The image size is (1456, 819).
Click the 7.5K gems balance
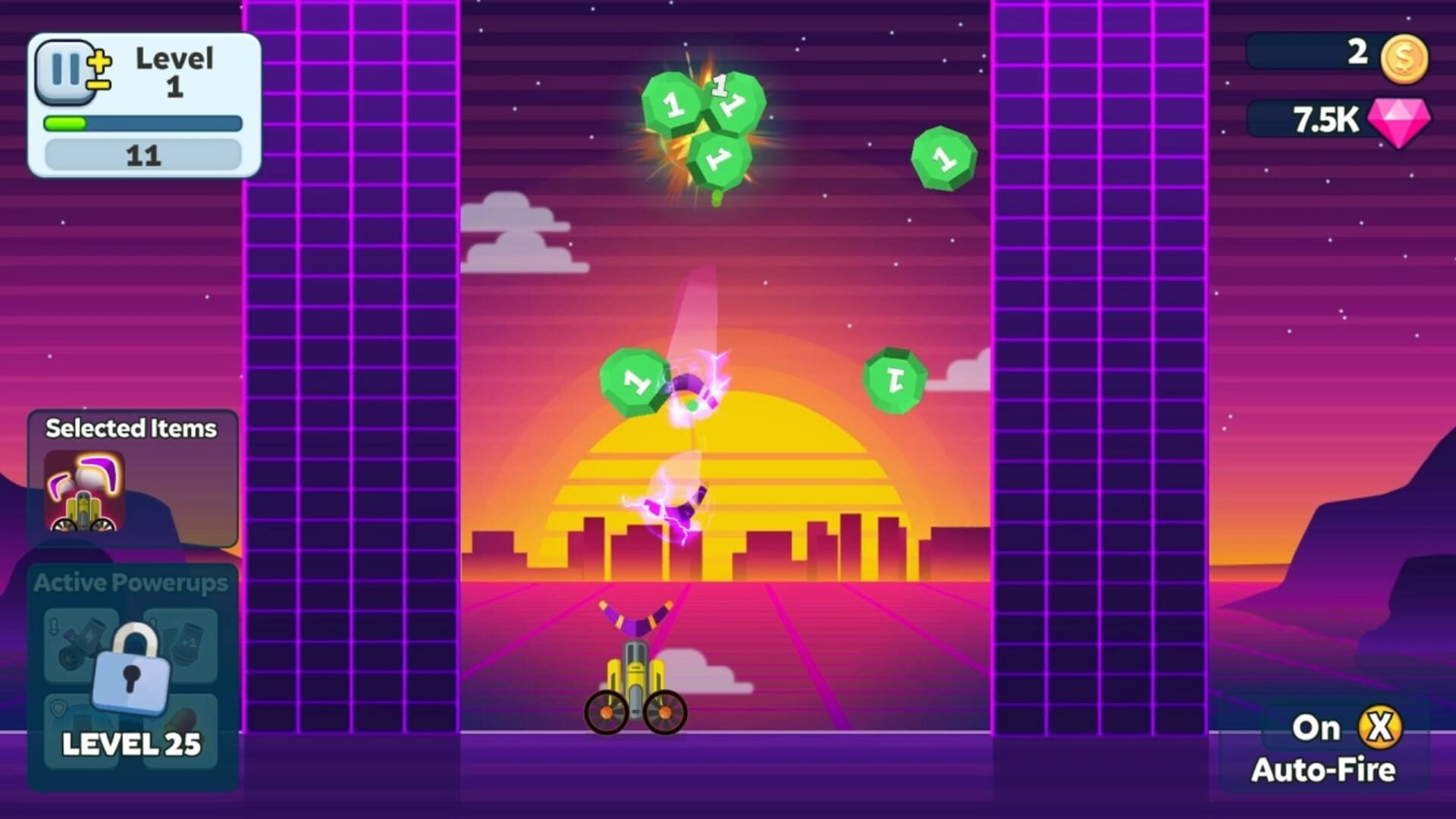1329,120
